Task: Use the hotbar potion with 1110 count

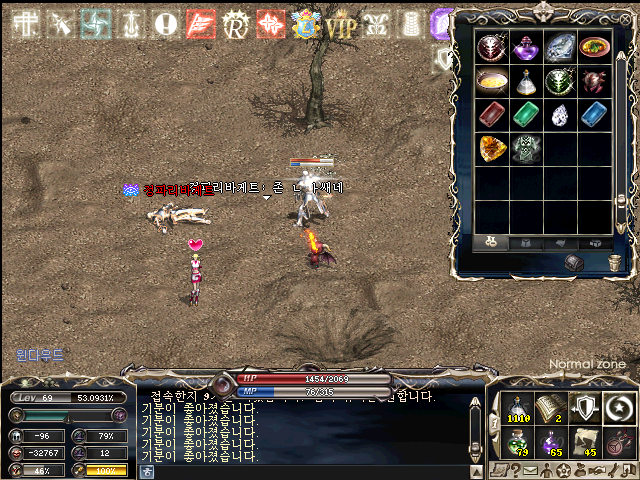Action: pos(517,407)
